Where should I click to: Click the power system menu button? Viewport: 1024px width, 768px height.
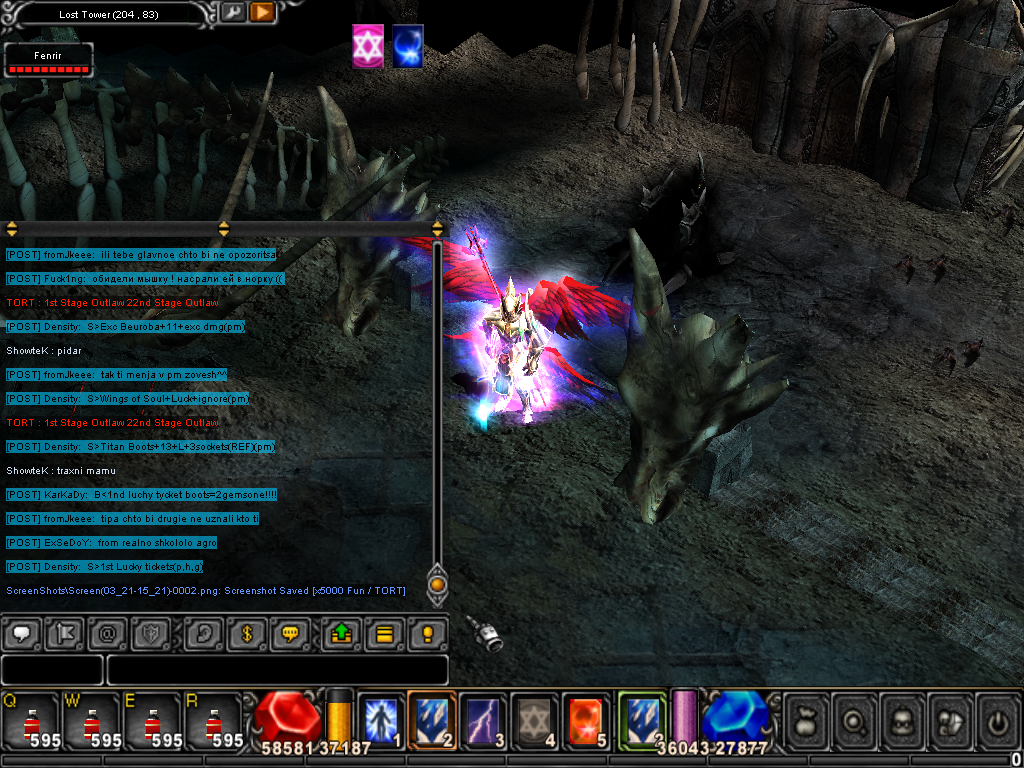click(x=997, y=719)
